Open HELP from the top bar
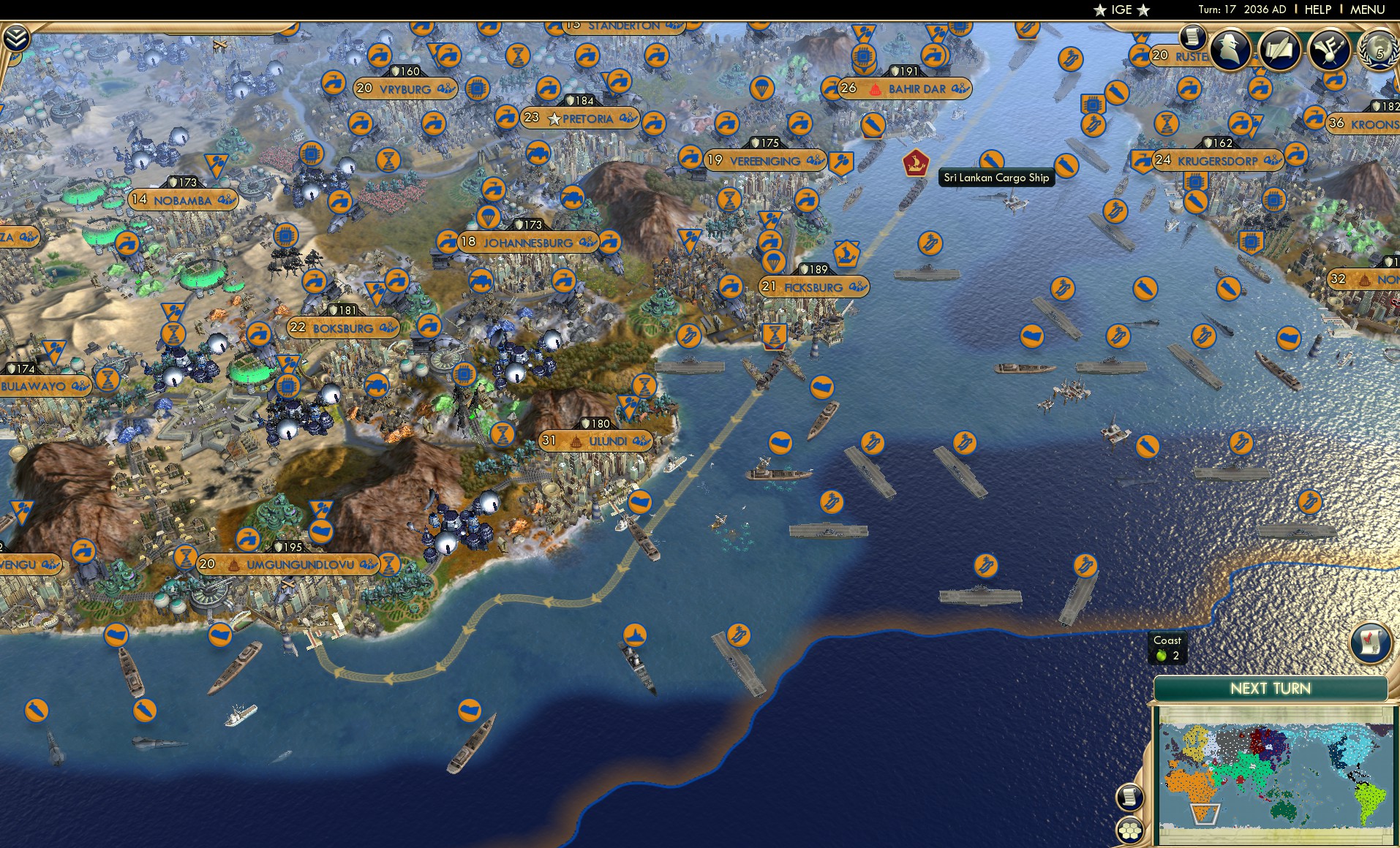1400x848 pixels. (1318, 10)
